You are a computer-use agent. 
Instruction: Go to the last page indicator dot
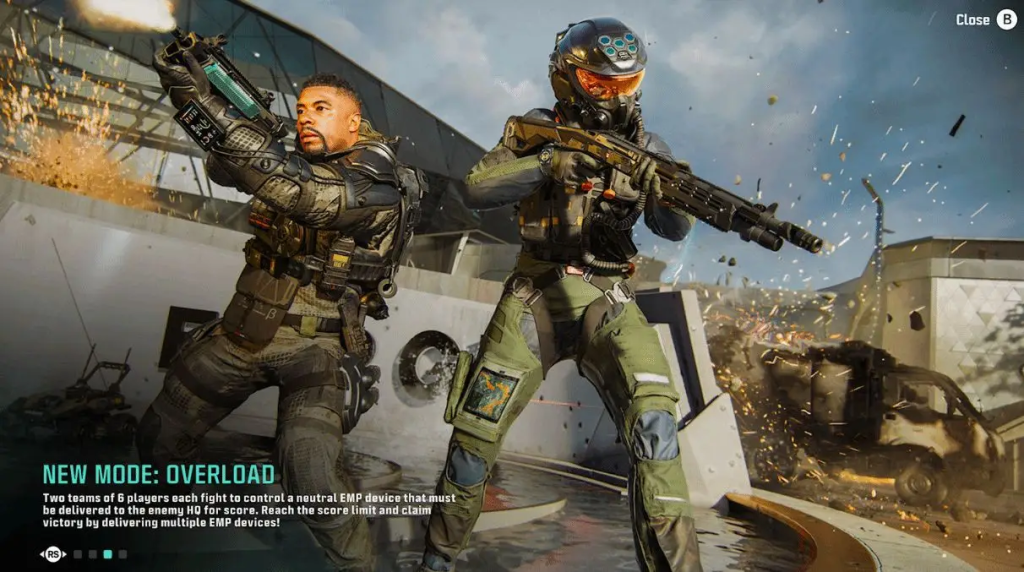pos(122,553)
